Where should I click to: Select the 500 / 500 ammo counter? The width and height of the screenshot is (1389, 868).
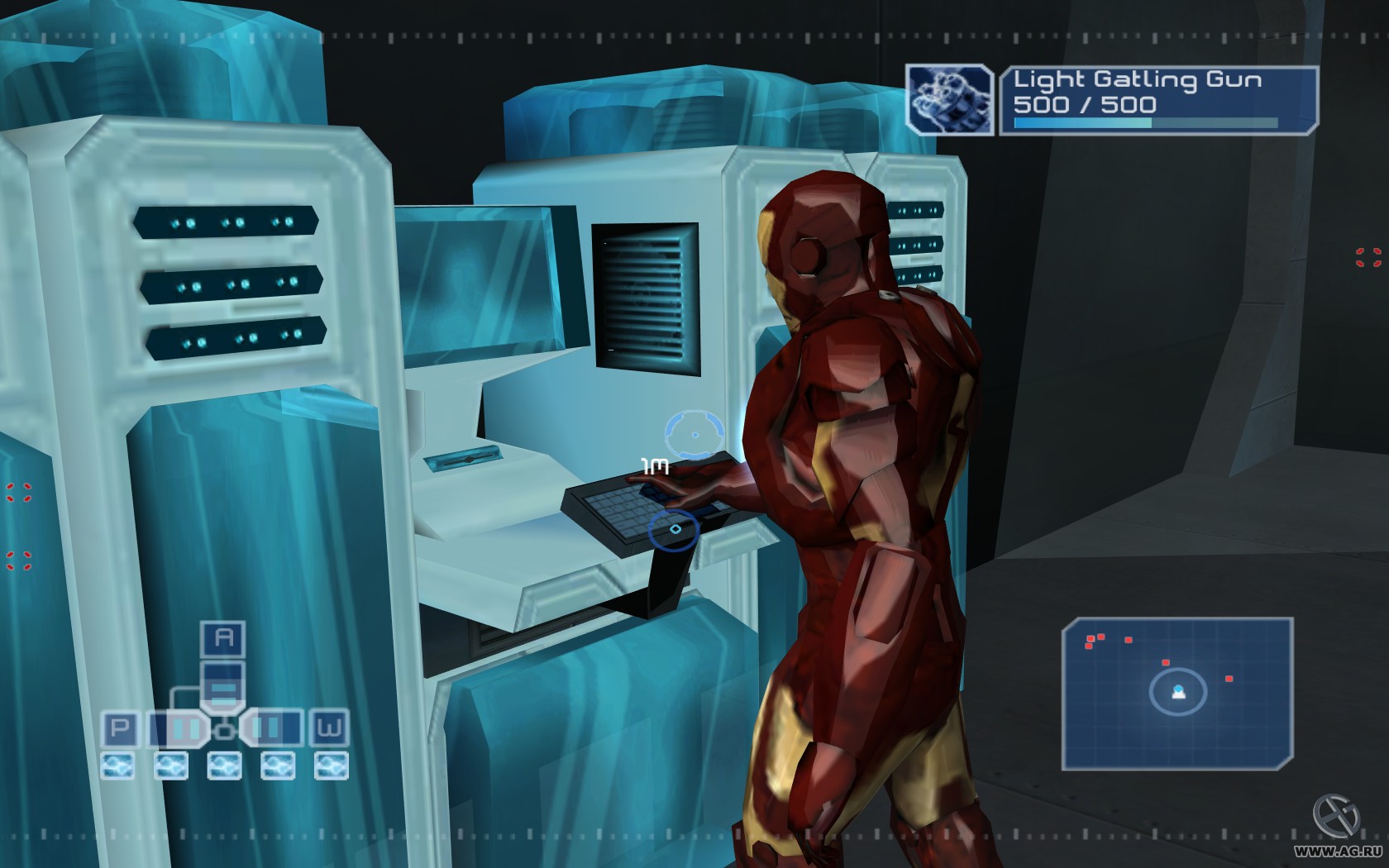[x=1085, y=103]
